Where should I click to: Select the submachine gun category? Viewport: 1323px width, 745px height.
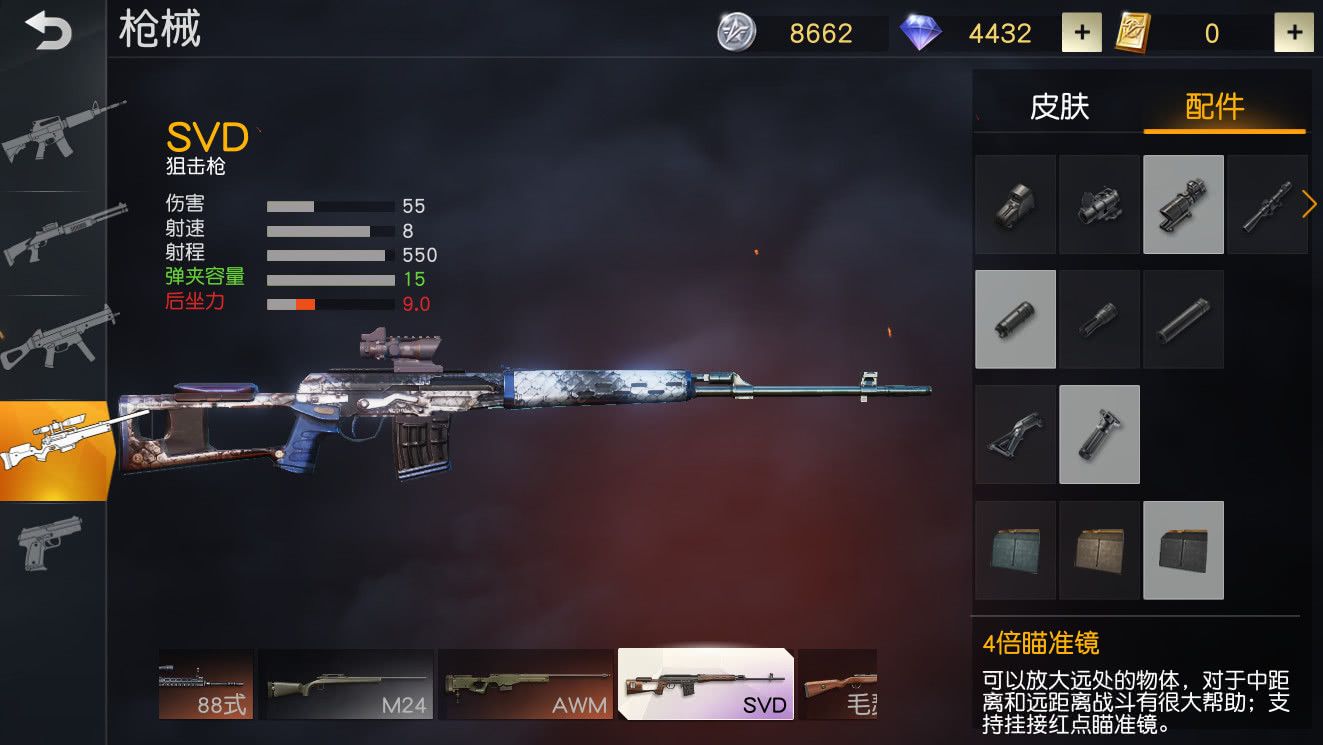[55, 338]
